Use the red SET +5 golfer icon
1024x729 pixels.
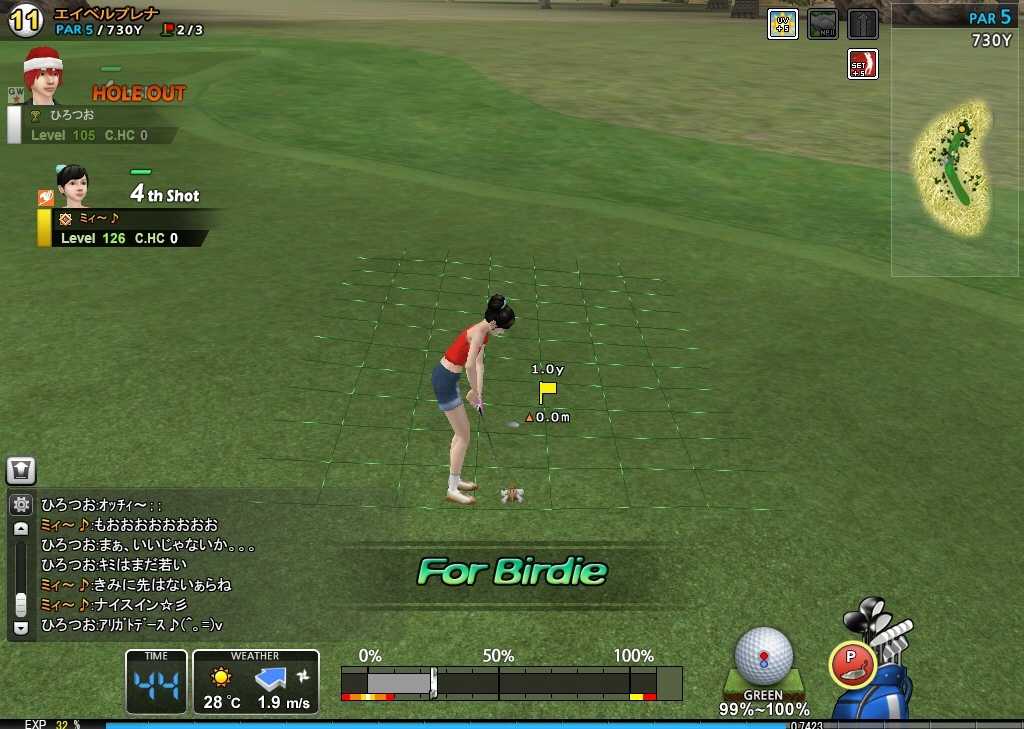[x=862, y=64]
